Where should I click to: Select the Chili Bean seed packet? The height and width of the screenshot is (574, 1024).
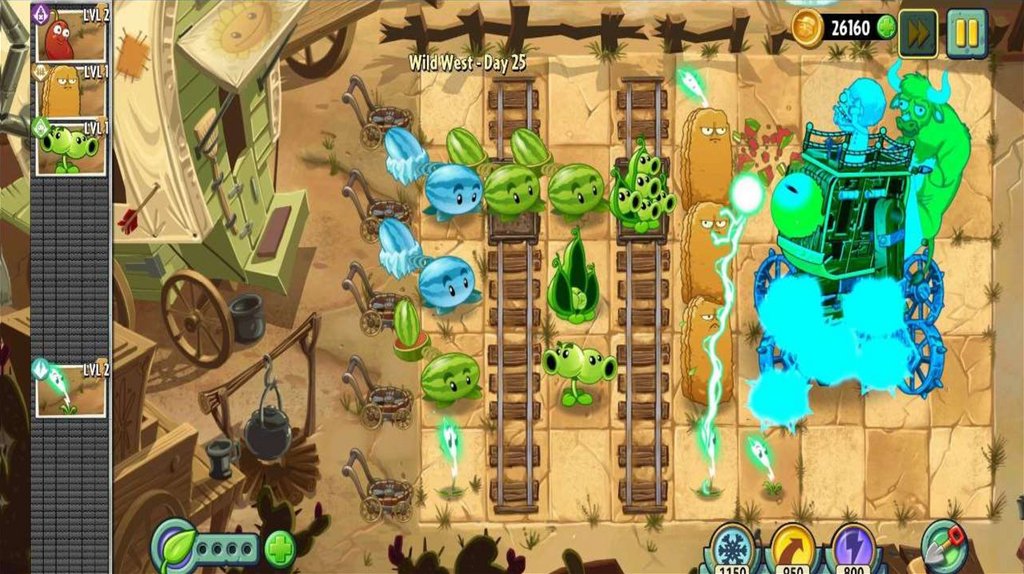71,33
